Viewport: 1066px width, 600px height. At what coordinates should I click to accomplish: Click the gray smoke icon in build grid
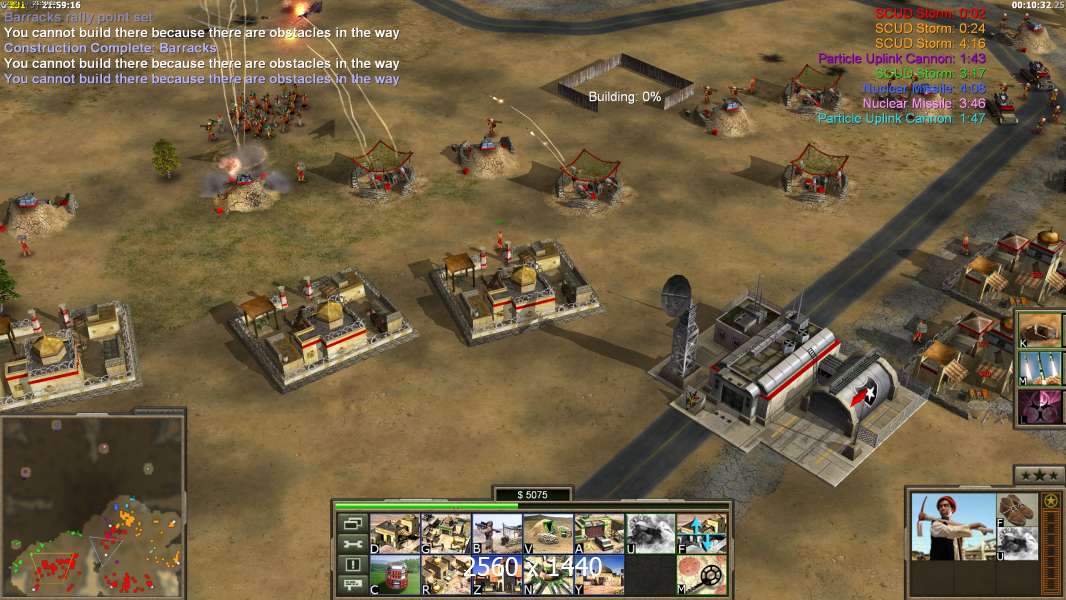650,533
